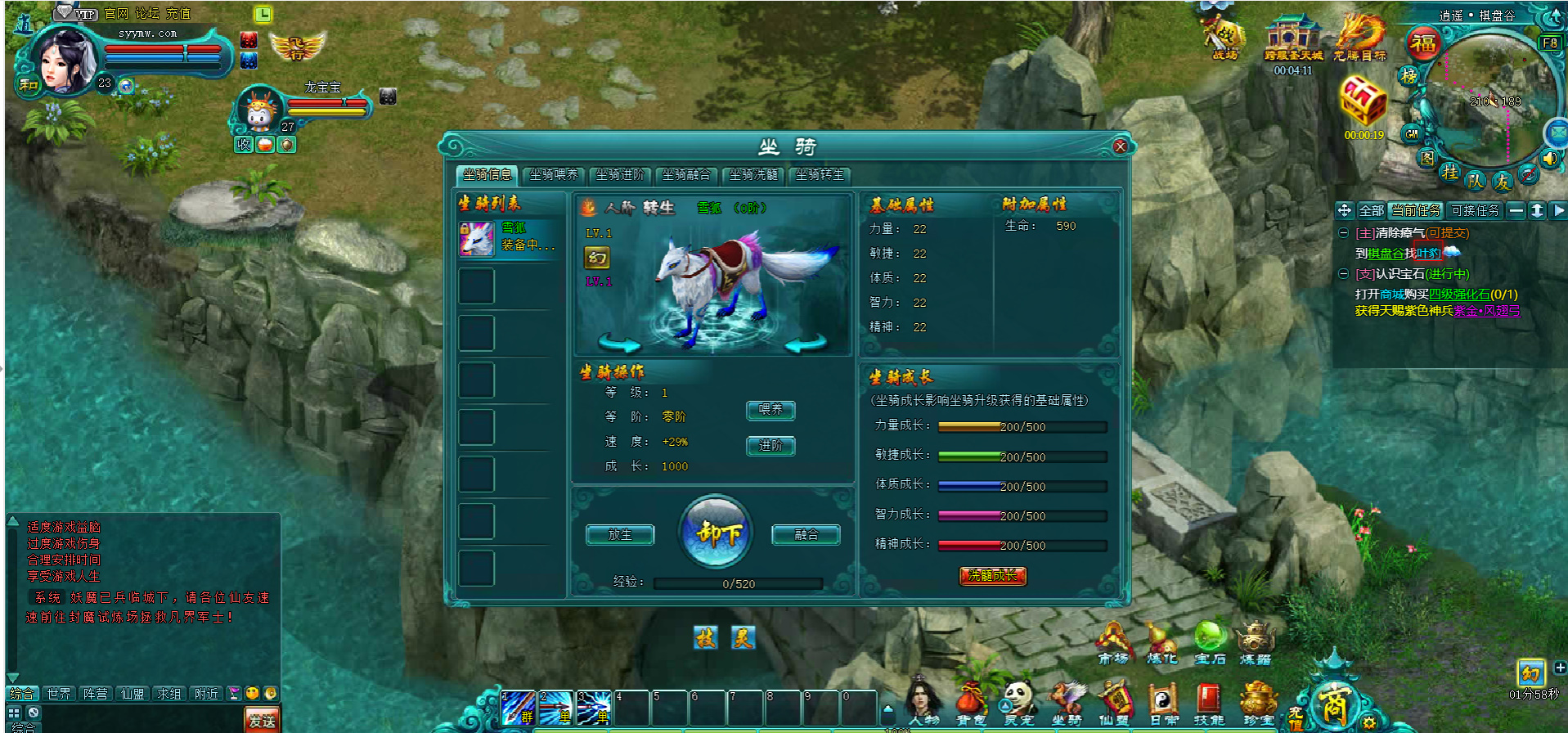
Task: Open the 福 welfare icon near minimap
Action: (x=1423, y=43)
